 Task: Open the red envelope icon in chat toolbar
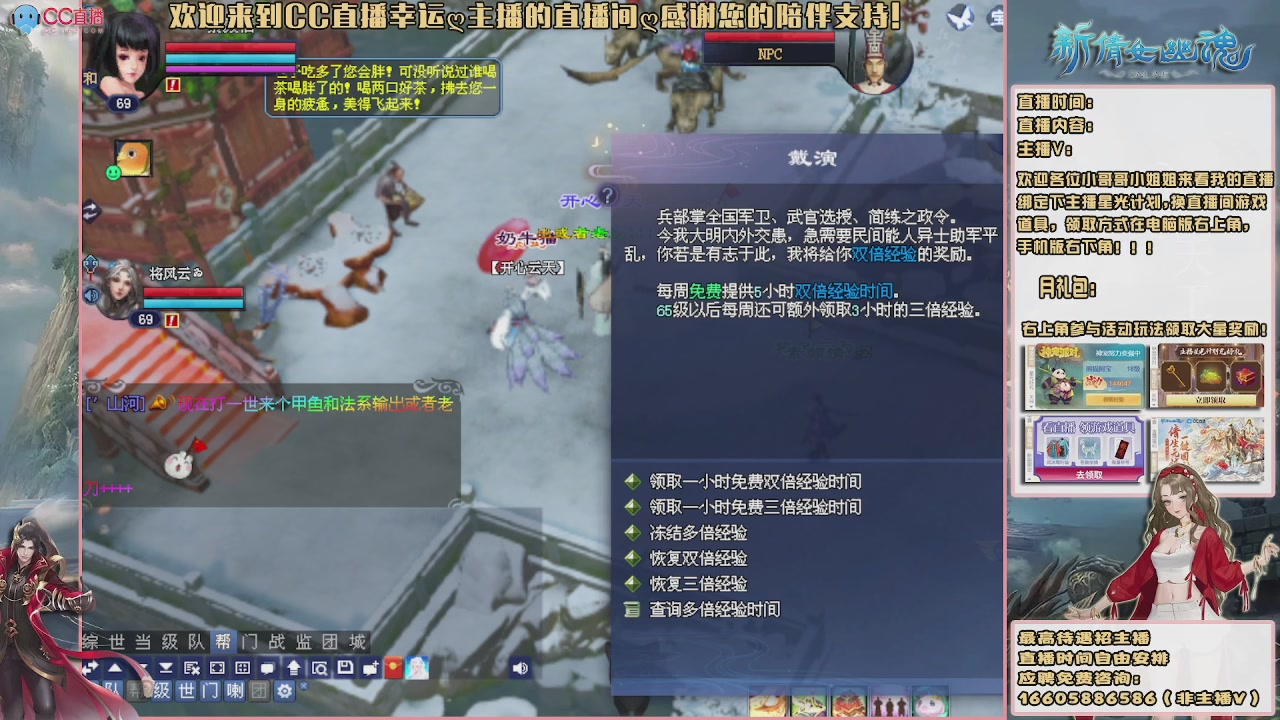point(392,668)
